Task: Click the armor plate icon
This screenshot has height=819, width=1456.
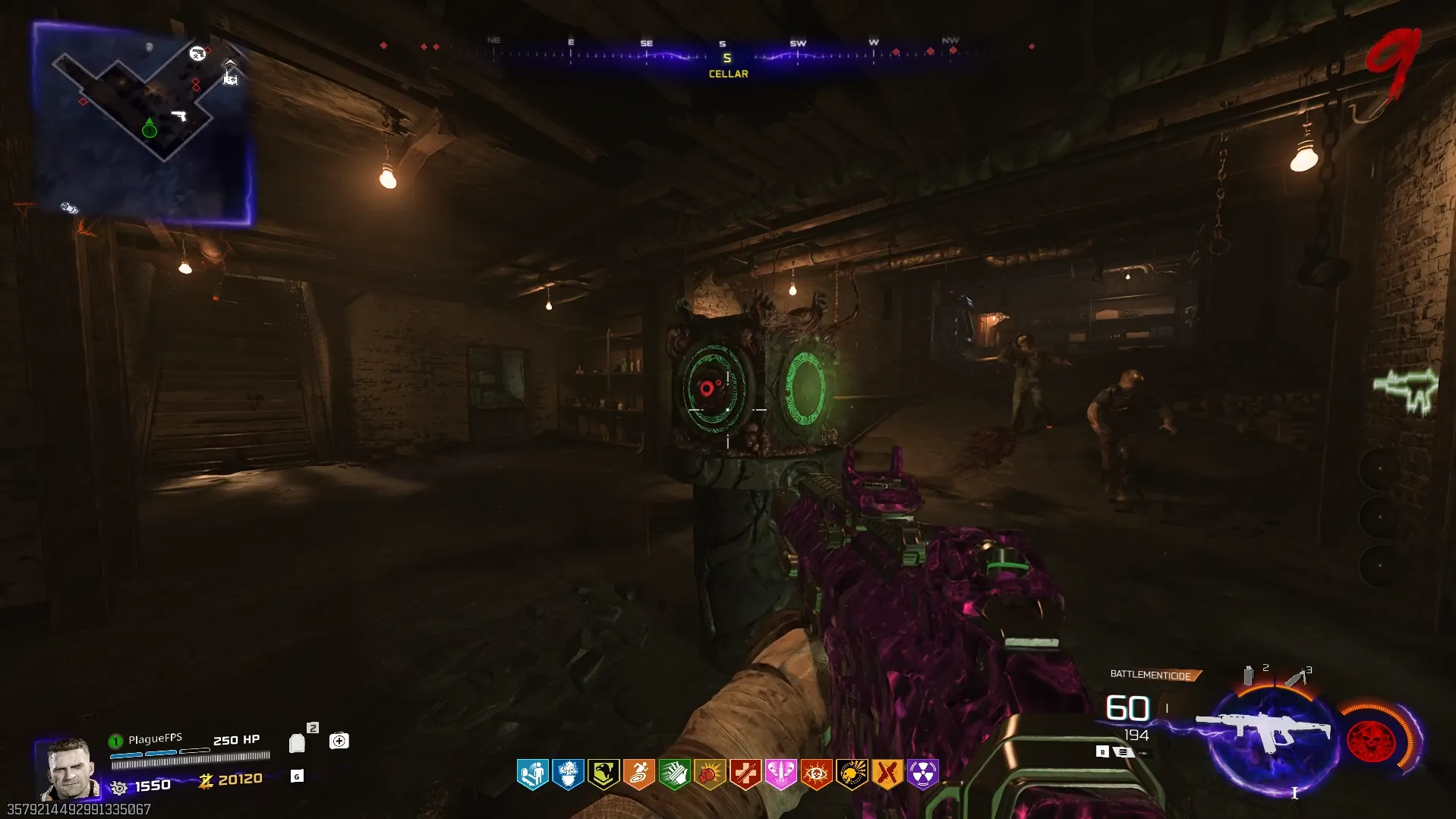Action: (x=298, y=742)
